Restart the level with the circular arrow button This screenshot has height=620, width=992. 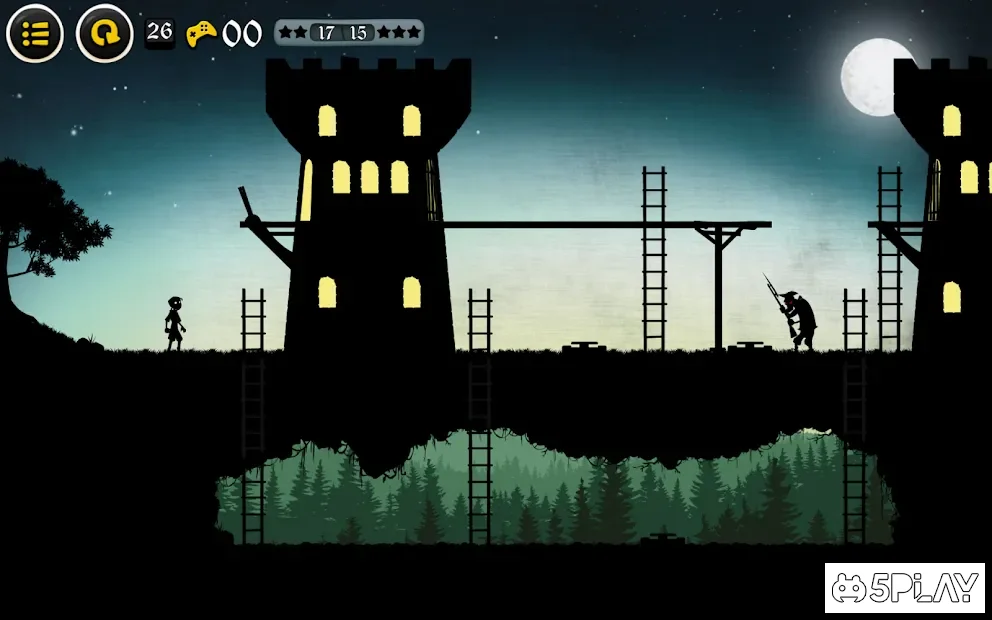(104, 34)
